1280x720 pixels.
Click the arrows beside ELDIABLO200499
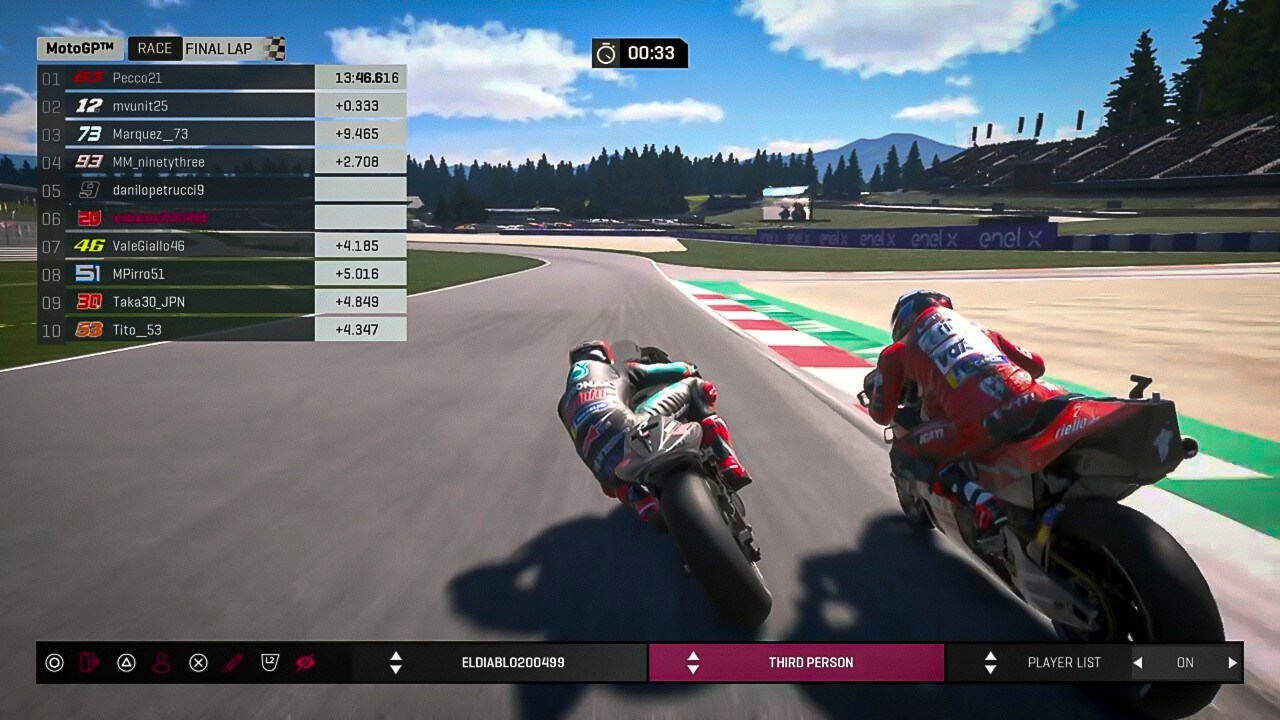pyautogui.click(x=396, y=663)
